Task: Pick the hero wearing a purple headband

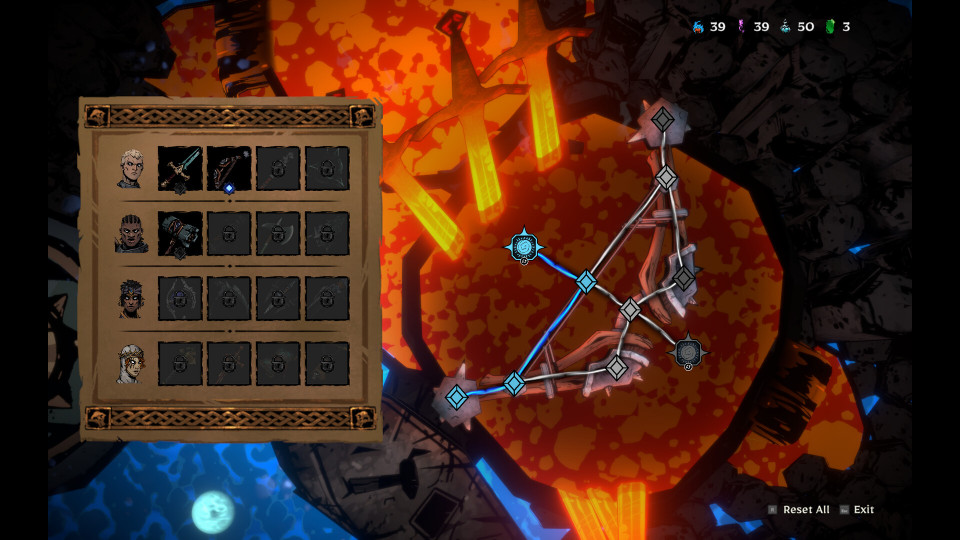Action: pos(131,298)
